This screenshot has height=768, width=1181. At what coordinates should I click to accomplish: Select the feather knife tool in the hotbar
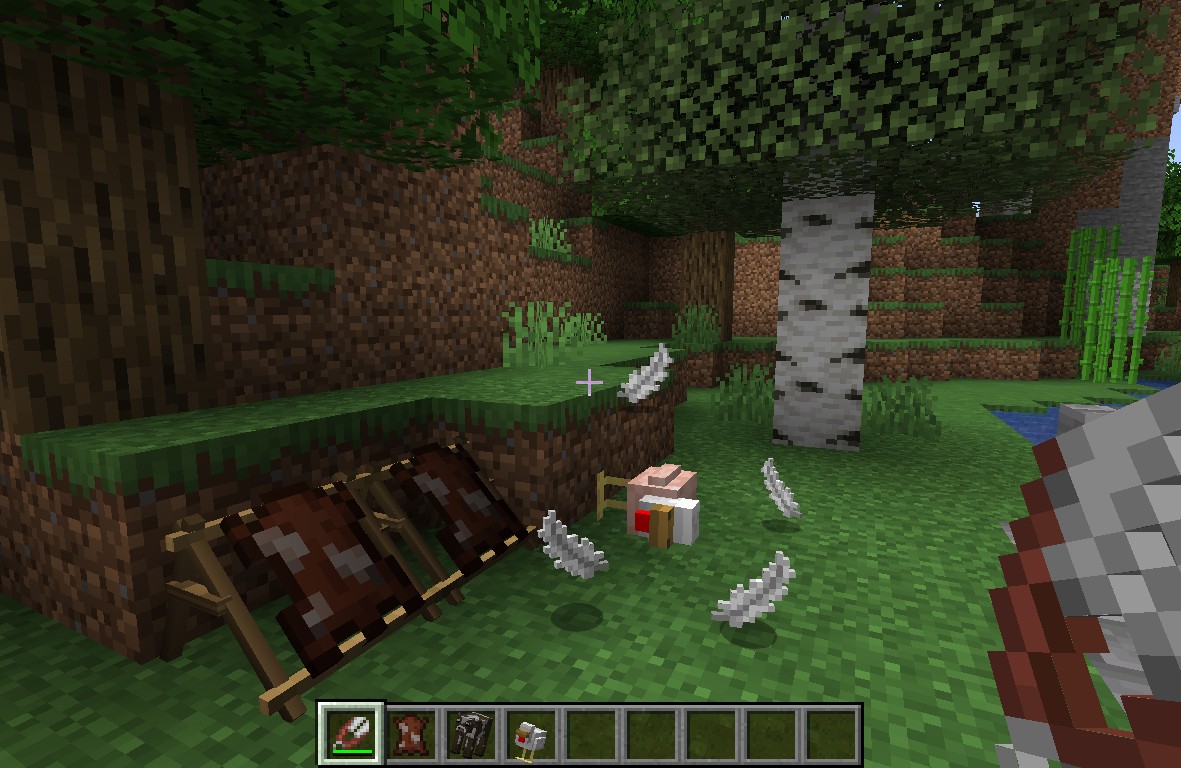[x=351, y=735]
